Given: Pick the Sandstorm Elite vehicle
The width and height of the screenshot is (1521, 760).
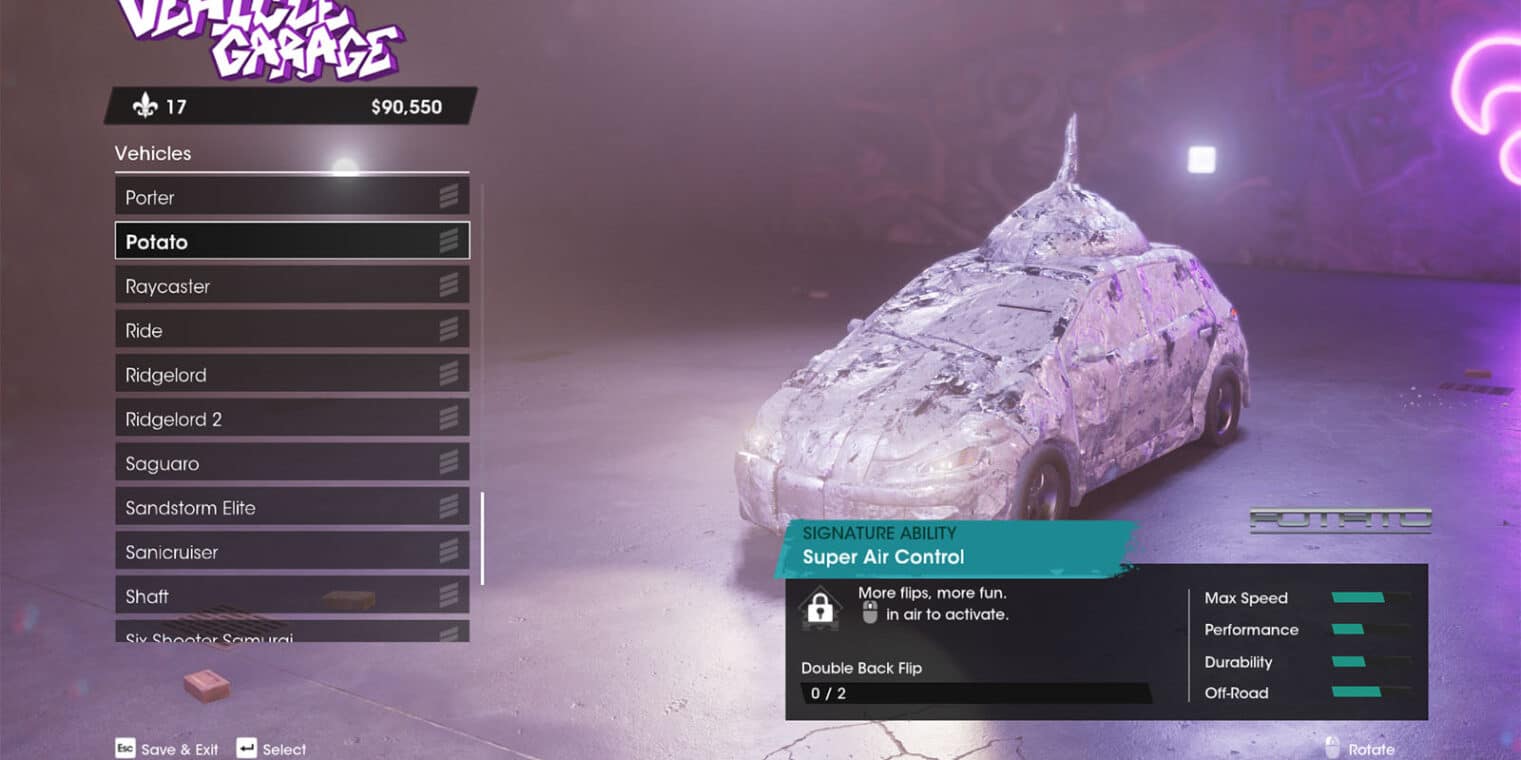Looking at the screenshot, I should tap(291, 507).
